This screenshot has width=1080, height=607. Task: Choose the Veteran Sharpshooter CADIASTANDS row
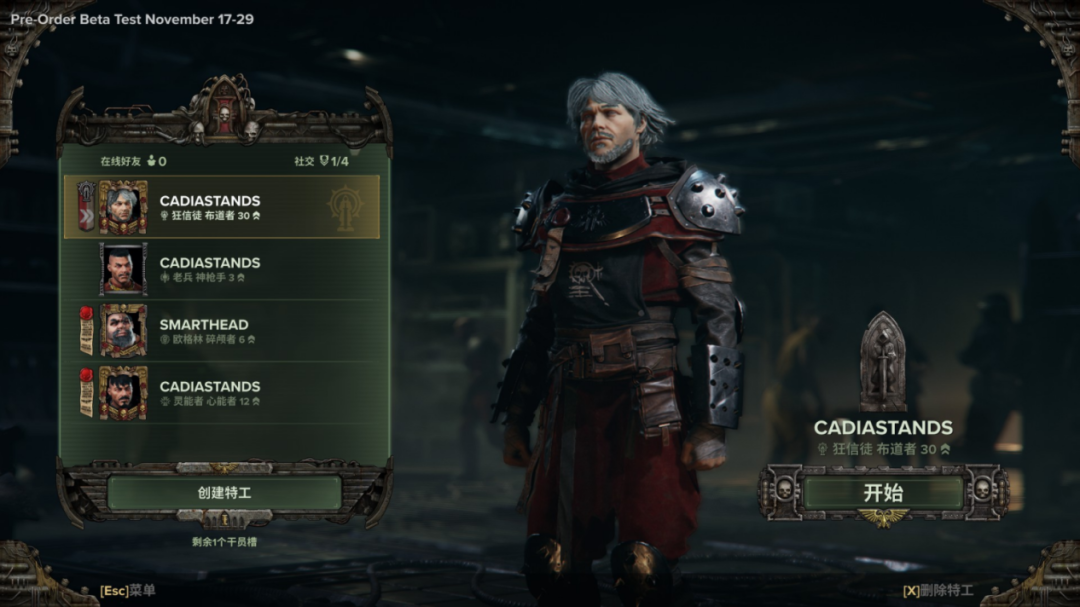[x=222, y=269]
